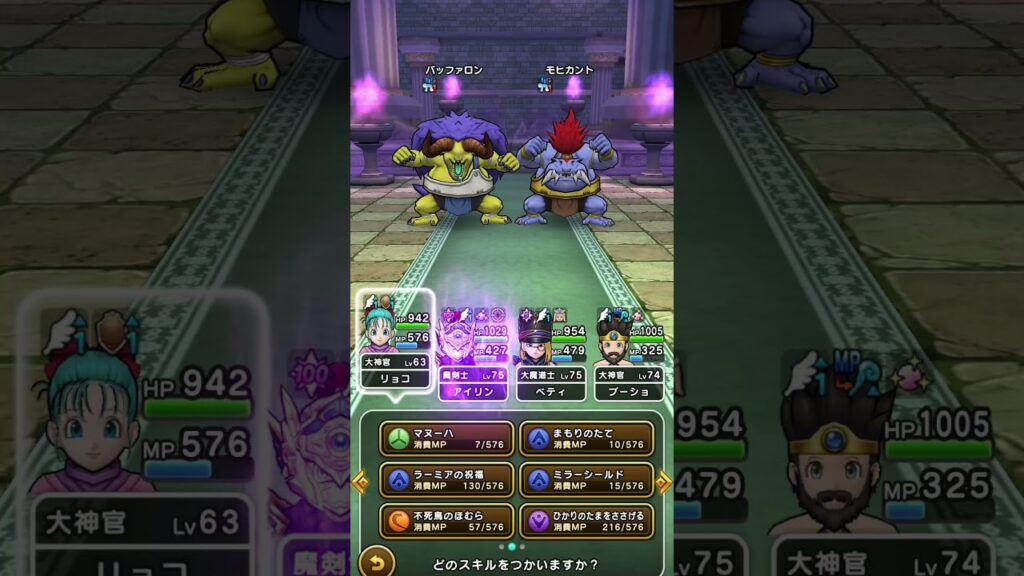
Task: Cast ラーミアの祝福 skill
Action: coord(446,479)
